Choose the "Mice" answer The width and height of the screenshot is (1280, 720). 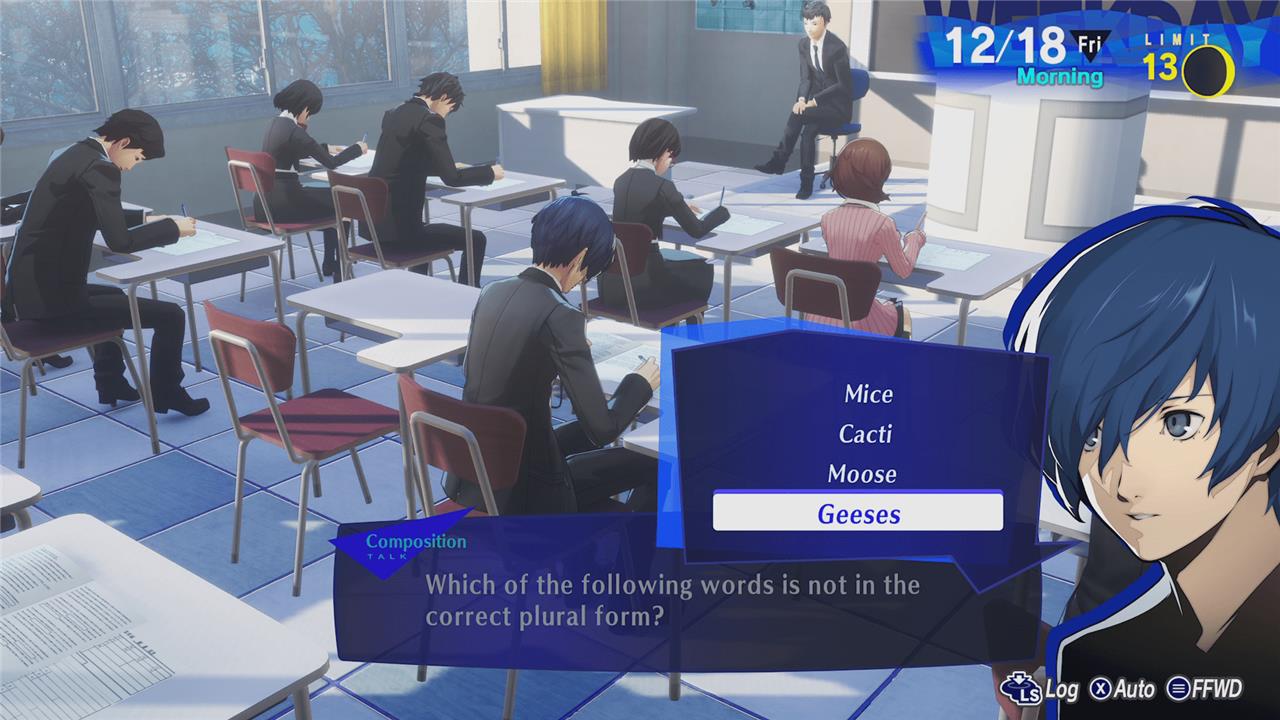pyautogui.click(x=868, y=394)
